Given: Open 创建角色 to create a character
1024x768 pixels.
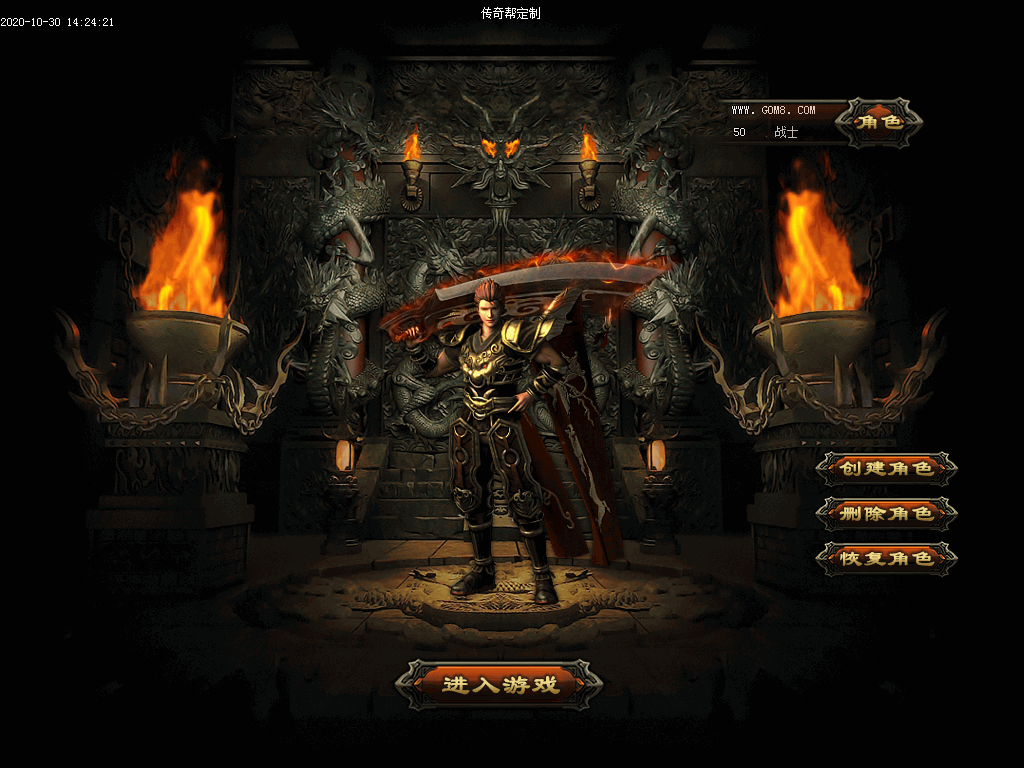Looking at the screenshot, I should 886,468.
